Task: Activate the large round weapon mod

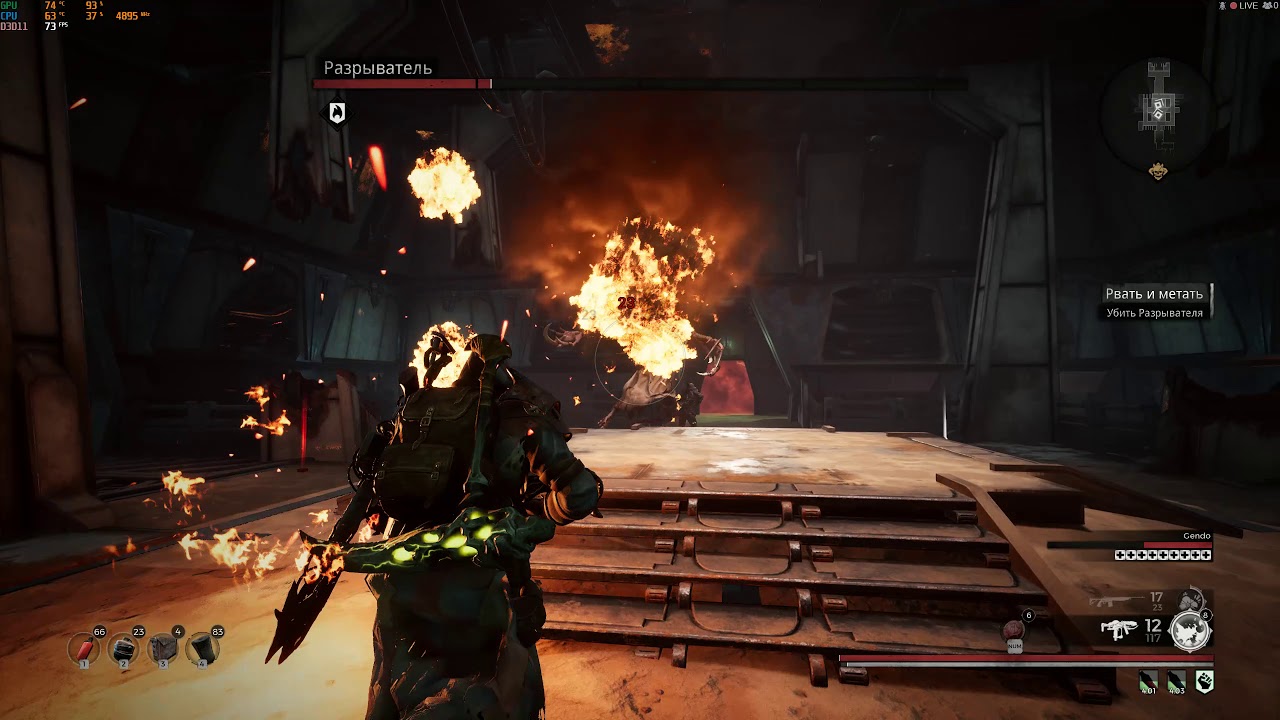Action: click(1190, 631)
